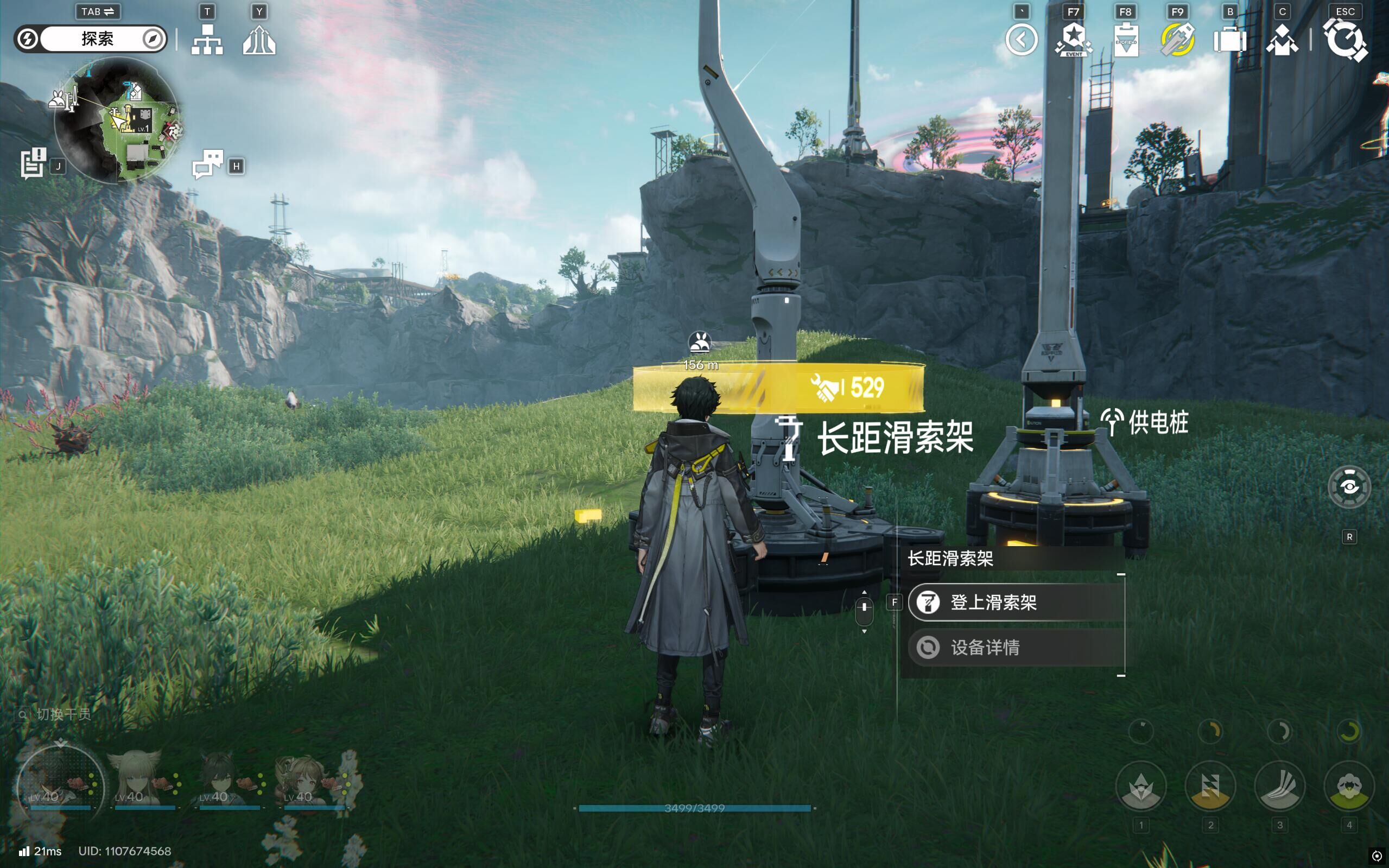
Task: Open the main system menu gear icon
Action: [1345, 40]
